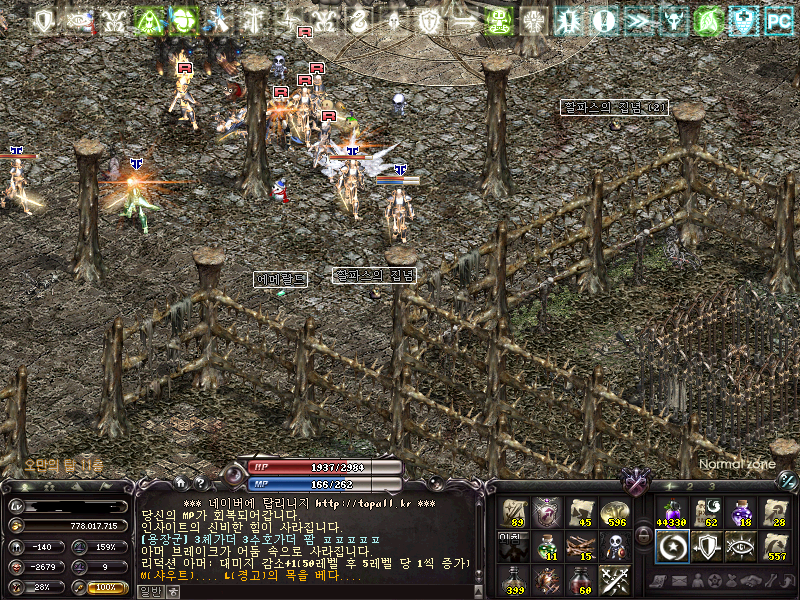Select the skeleton doll item slot
The width and height of the screenshot is (800, 600).
coord(614,545)
